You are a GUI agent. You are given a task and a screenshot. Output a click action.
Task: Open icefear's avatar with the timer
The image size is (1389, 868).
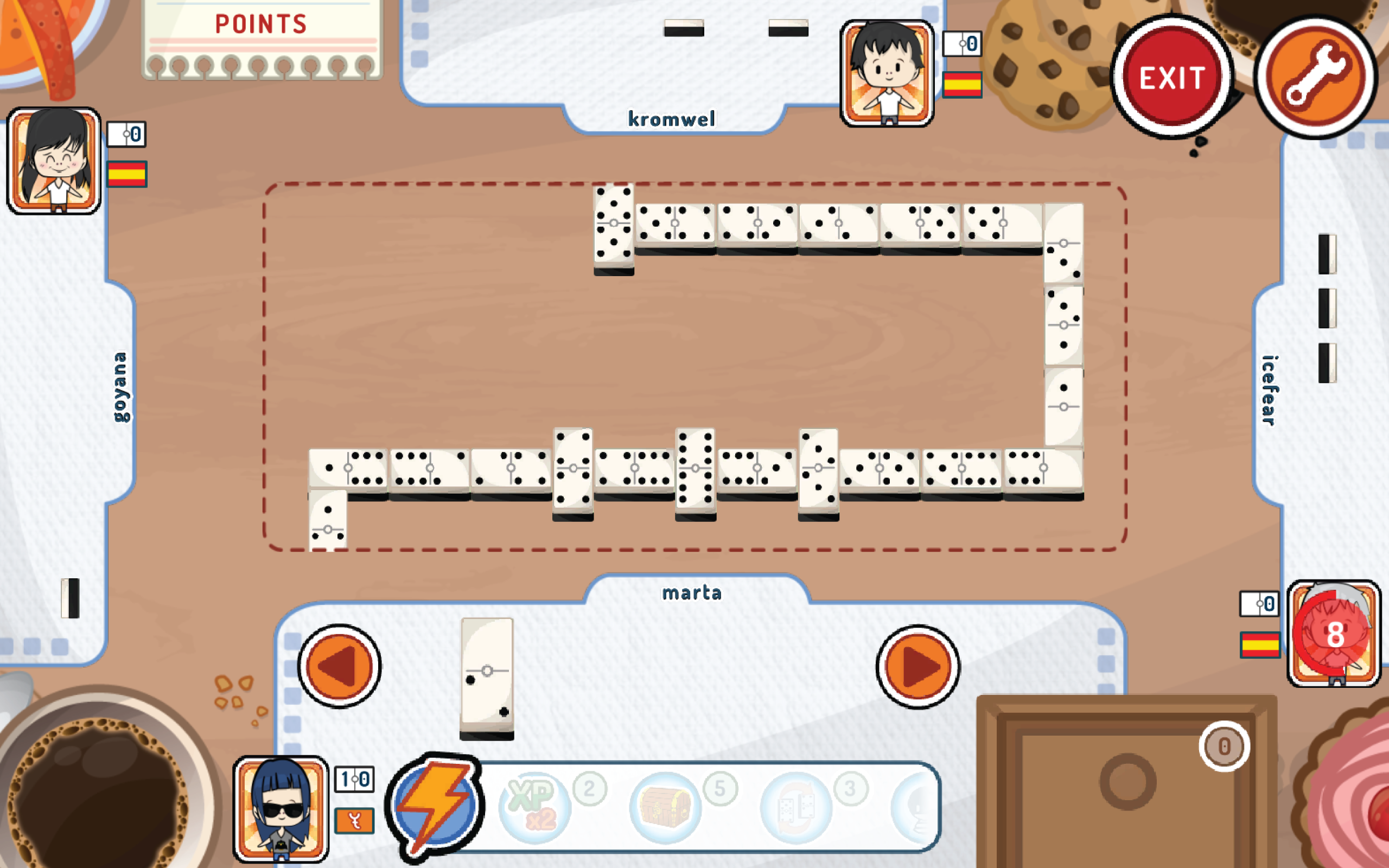coord(1334,634)
